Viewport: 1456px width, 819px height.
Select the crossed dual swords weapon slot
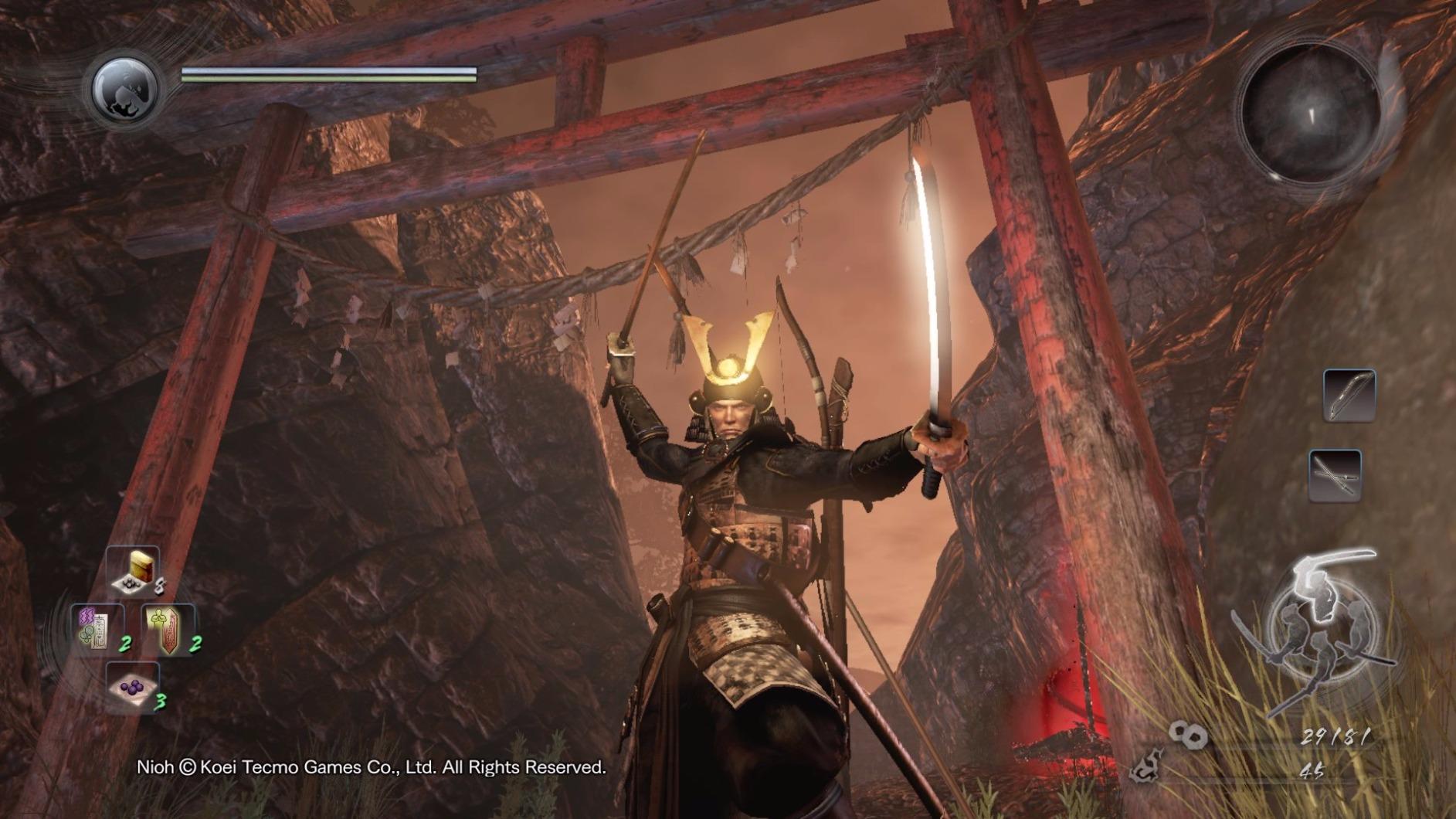(1335, 475)
